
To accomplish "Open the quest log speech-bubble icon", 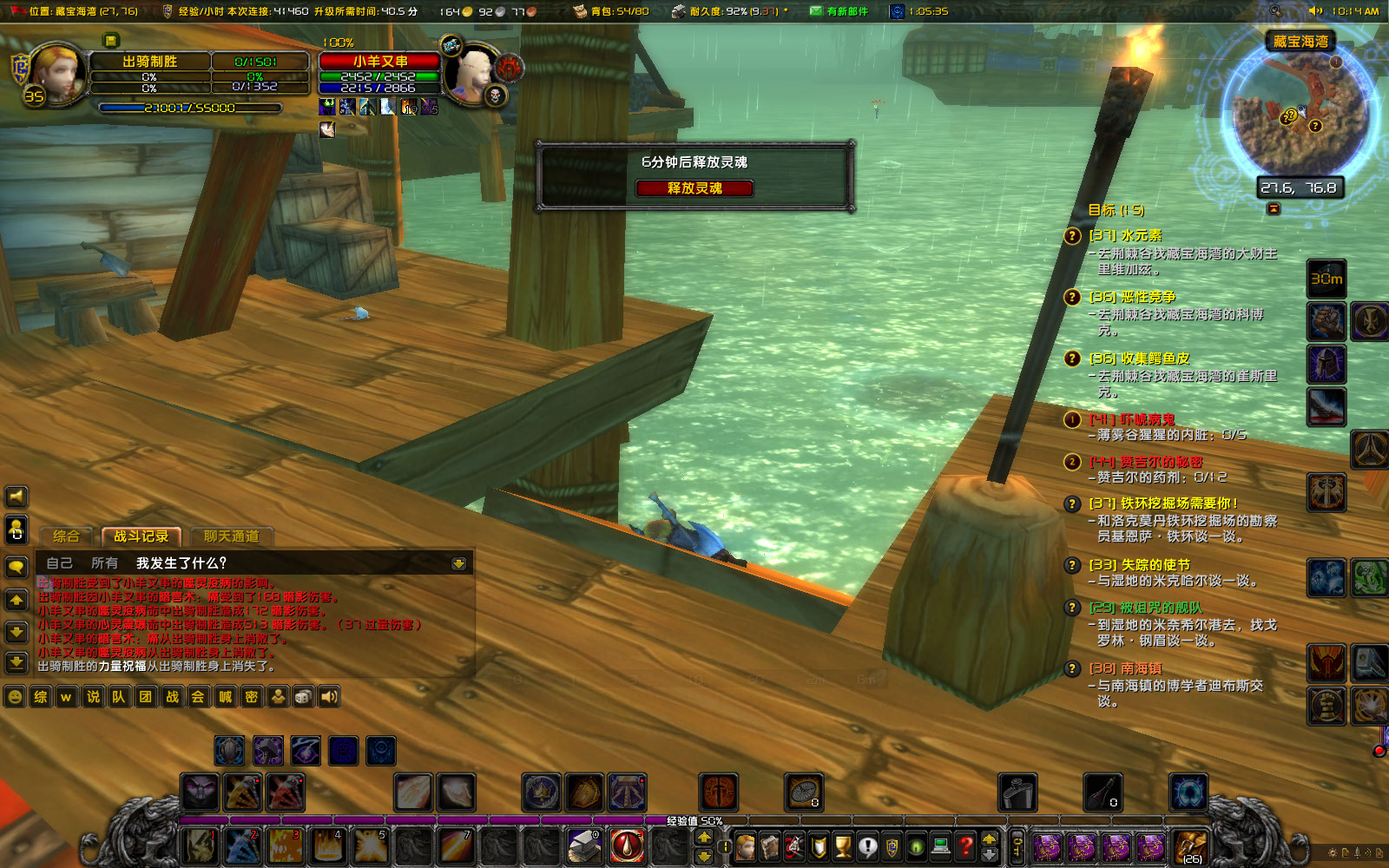I will tap(867, 848).
